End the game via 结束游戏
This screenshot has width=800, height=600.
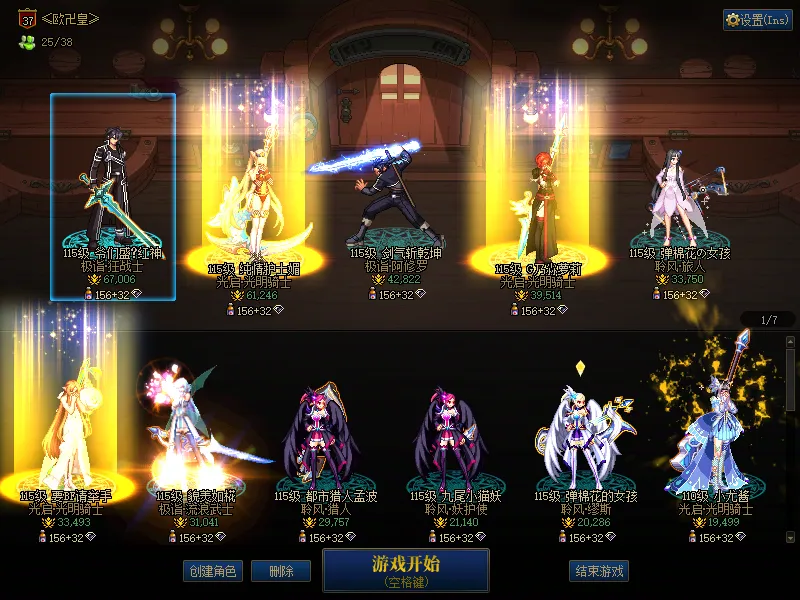[599, 571]
